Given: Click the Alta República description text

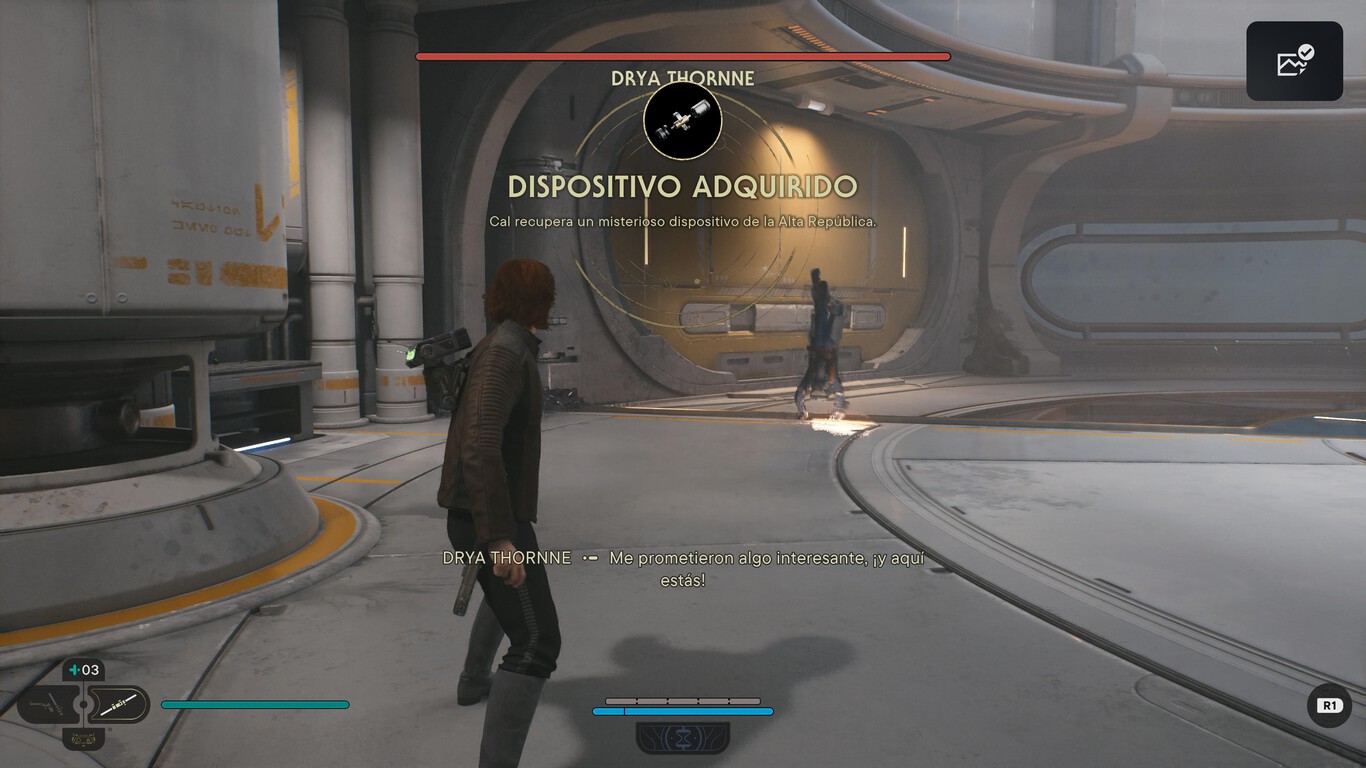Looking at the screenshot, I should click(x=683, y=220).
